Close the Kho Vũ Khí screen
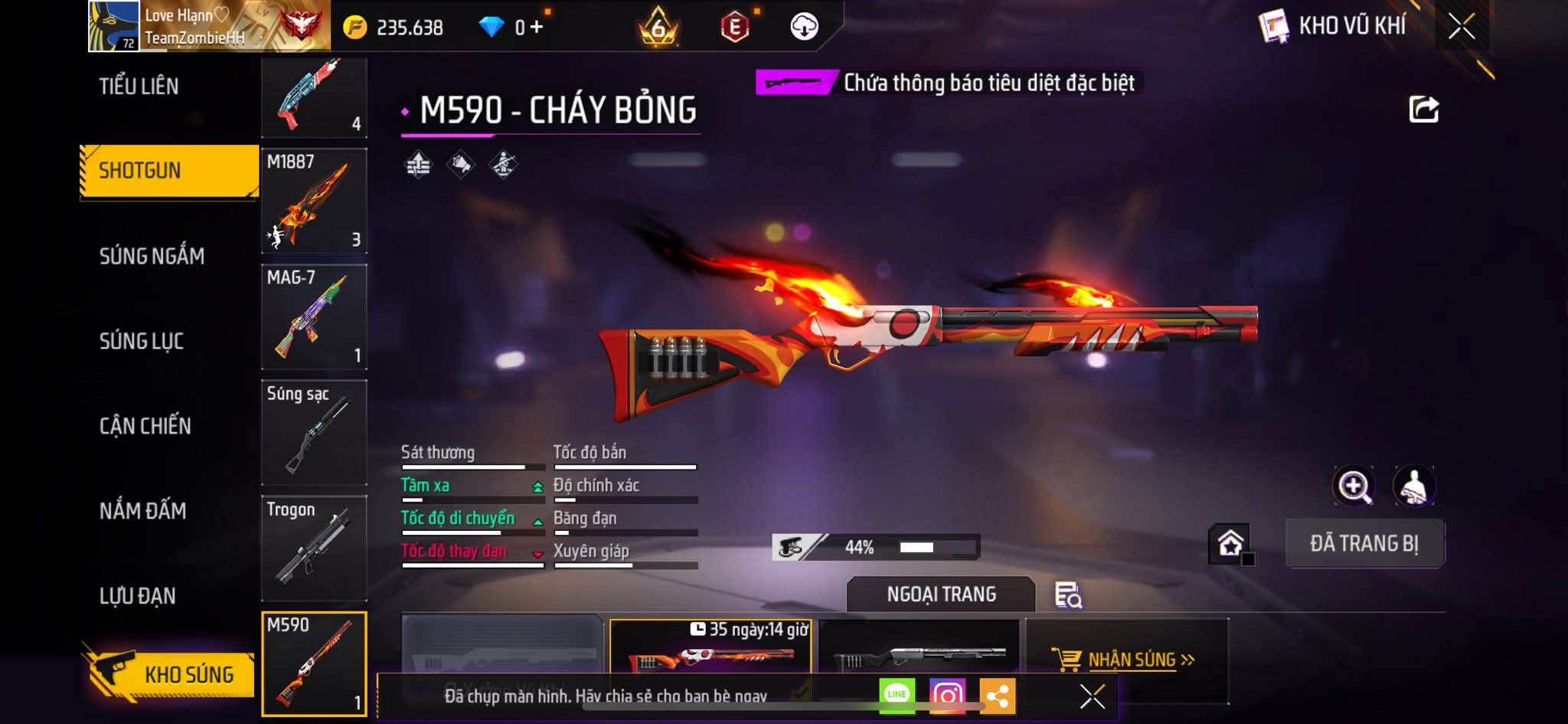The width and height of the screenshot is (1568, 724). tap(1462, 27)
